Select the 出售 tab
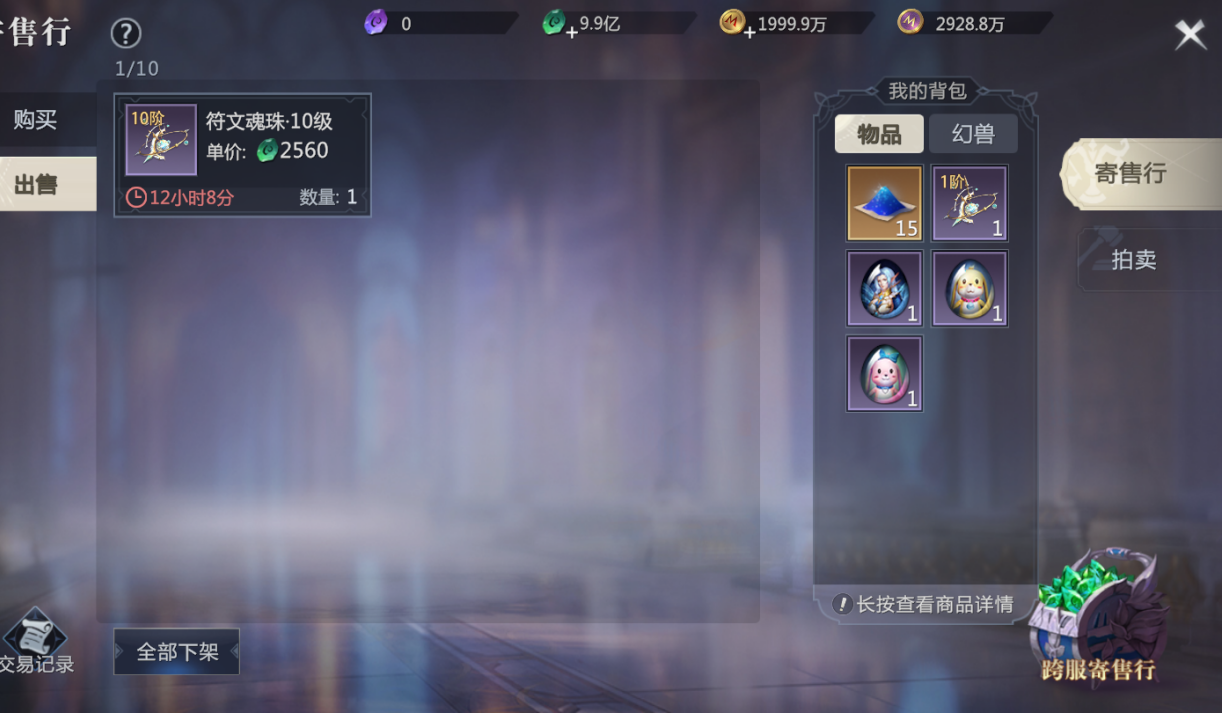 click(x=37, y=185)
